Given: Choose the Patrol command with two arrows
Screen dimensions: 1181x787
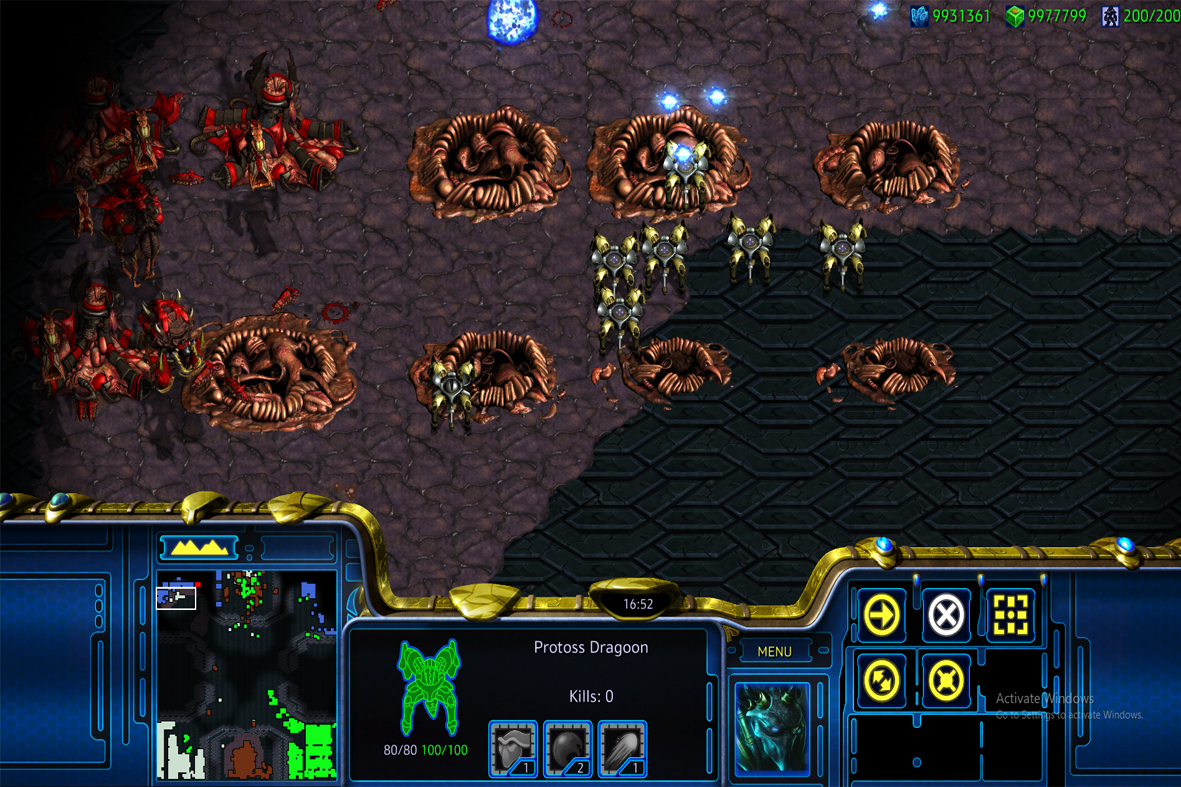Looking at the screenshot, I should (x=881, y=680).
